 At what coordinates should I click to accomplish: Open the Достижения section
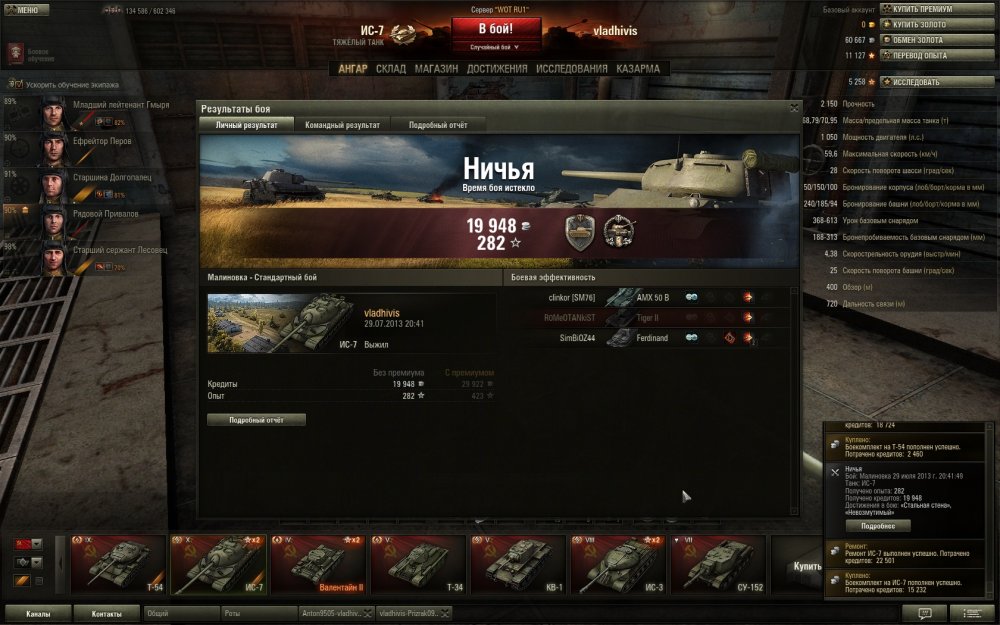(497, 69)
